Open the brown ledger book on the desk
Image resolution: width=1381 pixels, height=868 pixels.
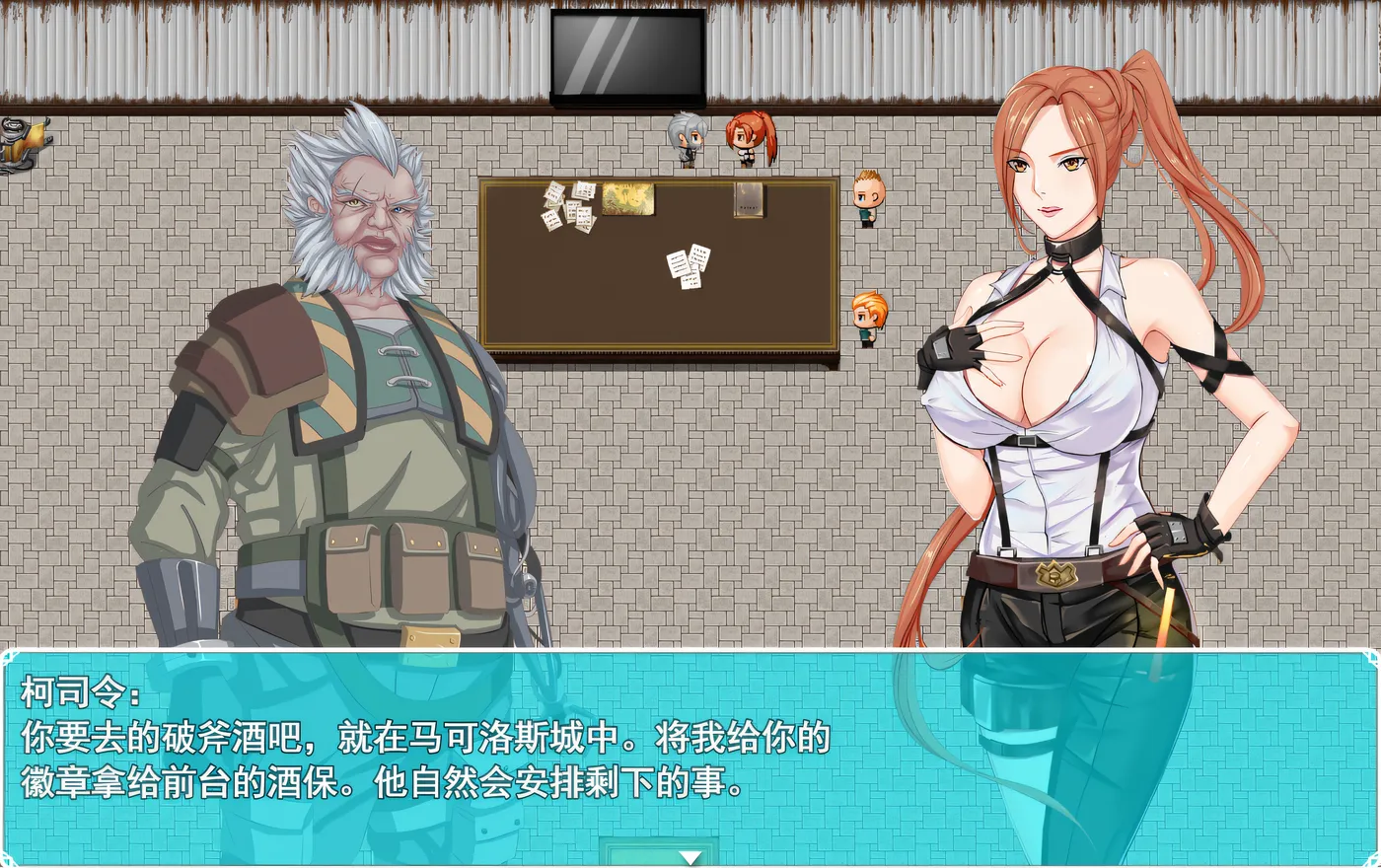[x=747, y=202]
